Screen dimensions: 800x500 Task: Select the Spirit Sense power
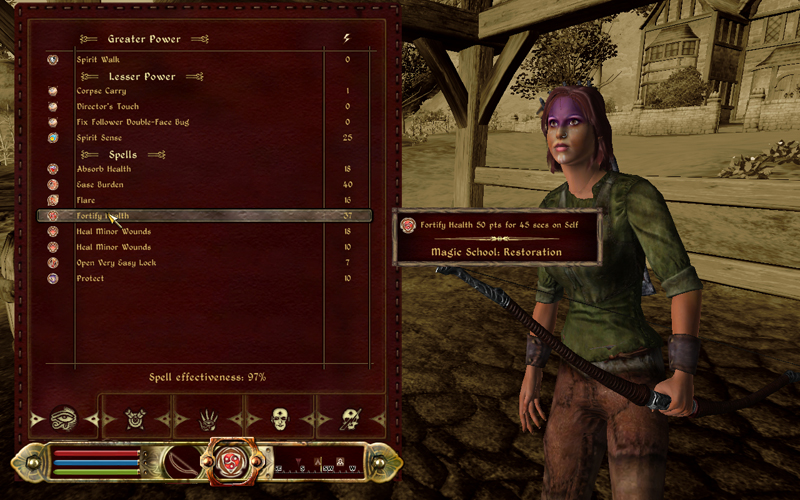coord(101,137)
